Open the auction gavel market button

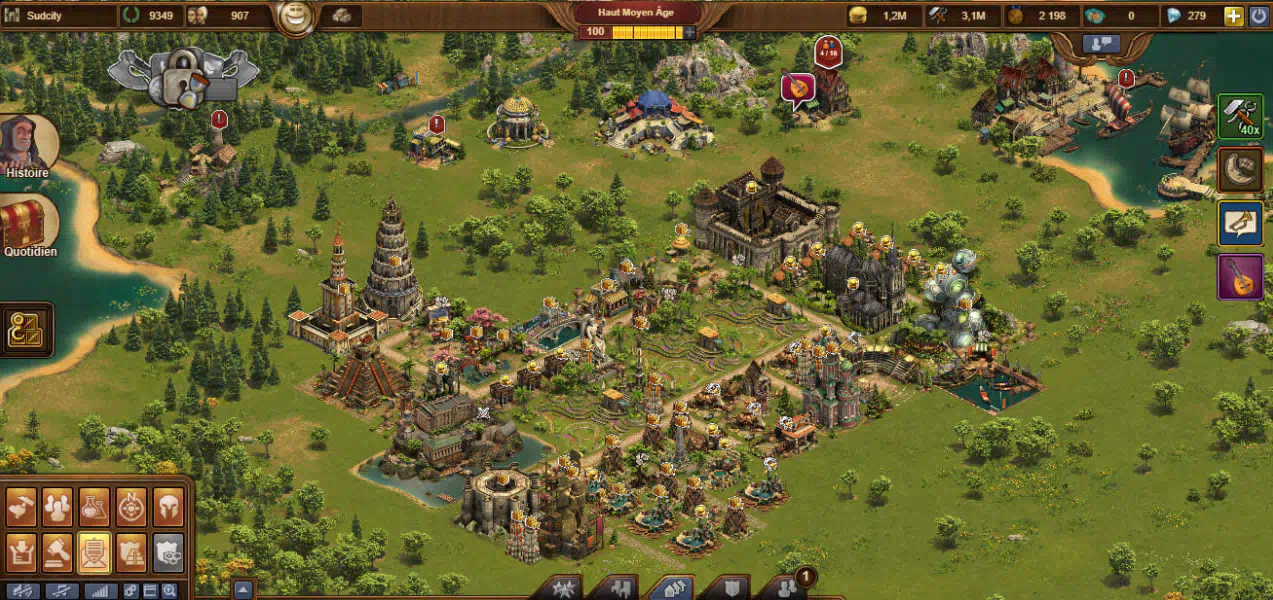click(58, 552)
